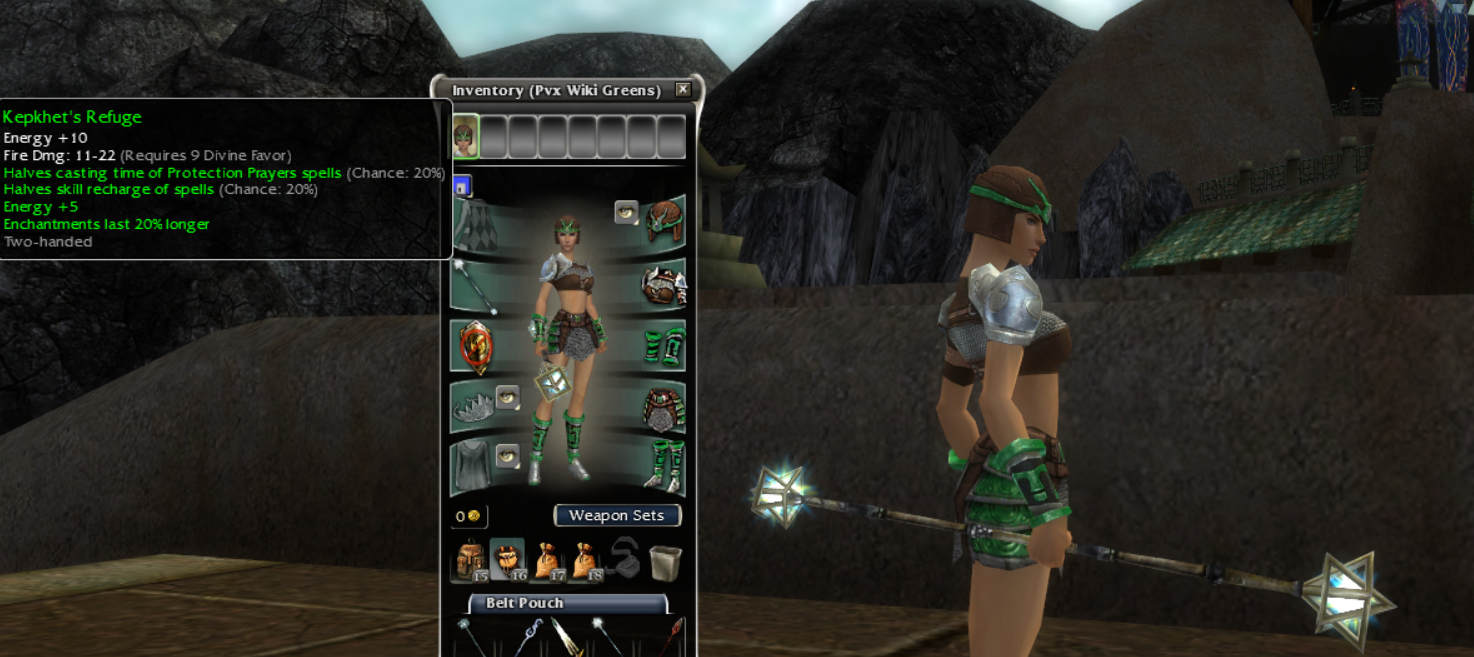The height and width of the screenshot is (657, 1474).
Task: Open the orange bag numbered 18
Action: point(584,561)
